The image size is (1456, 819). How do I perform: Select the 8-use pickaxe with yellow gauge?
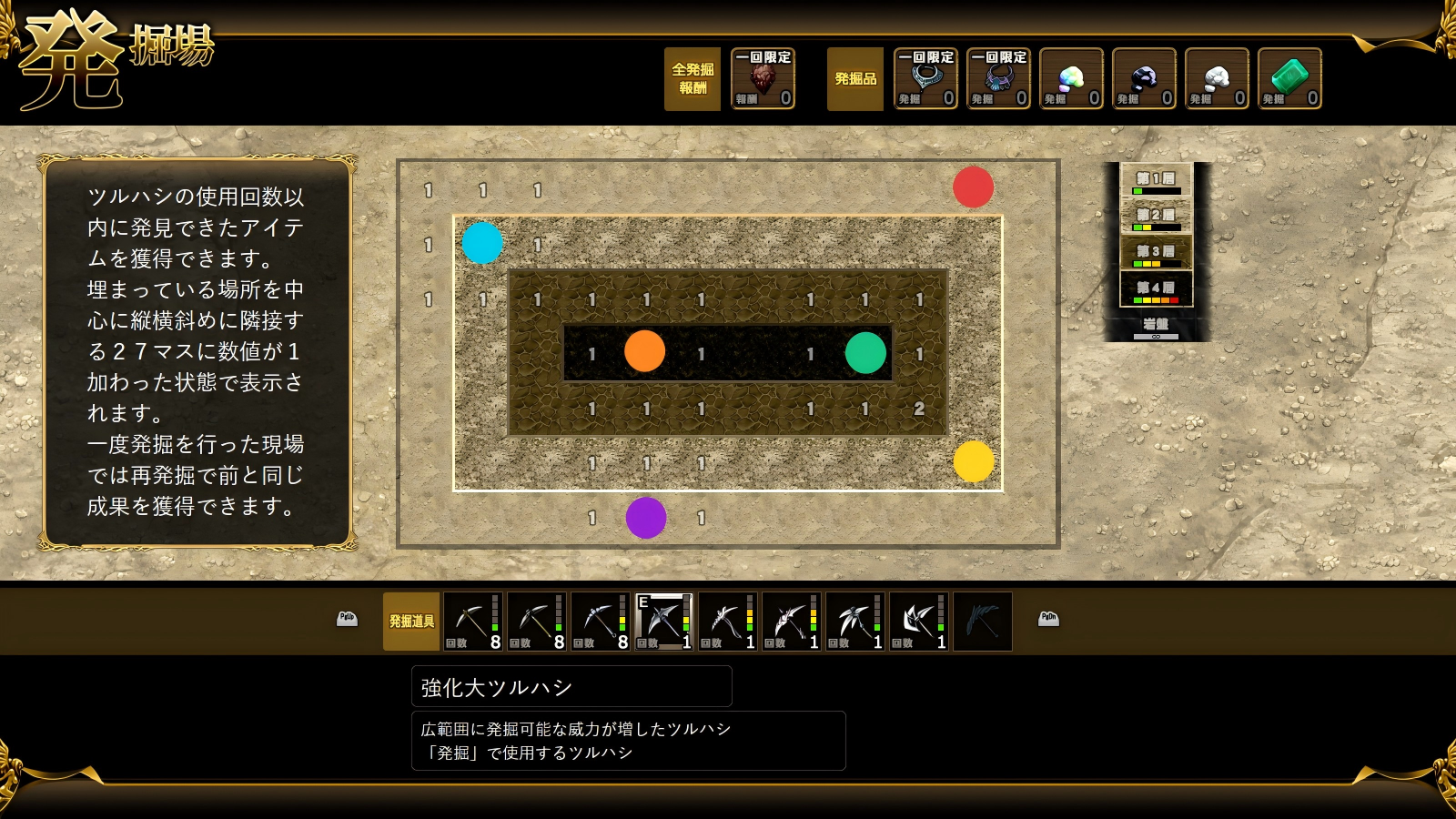600,622
